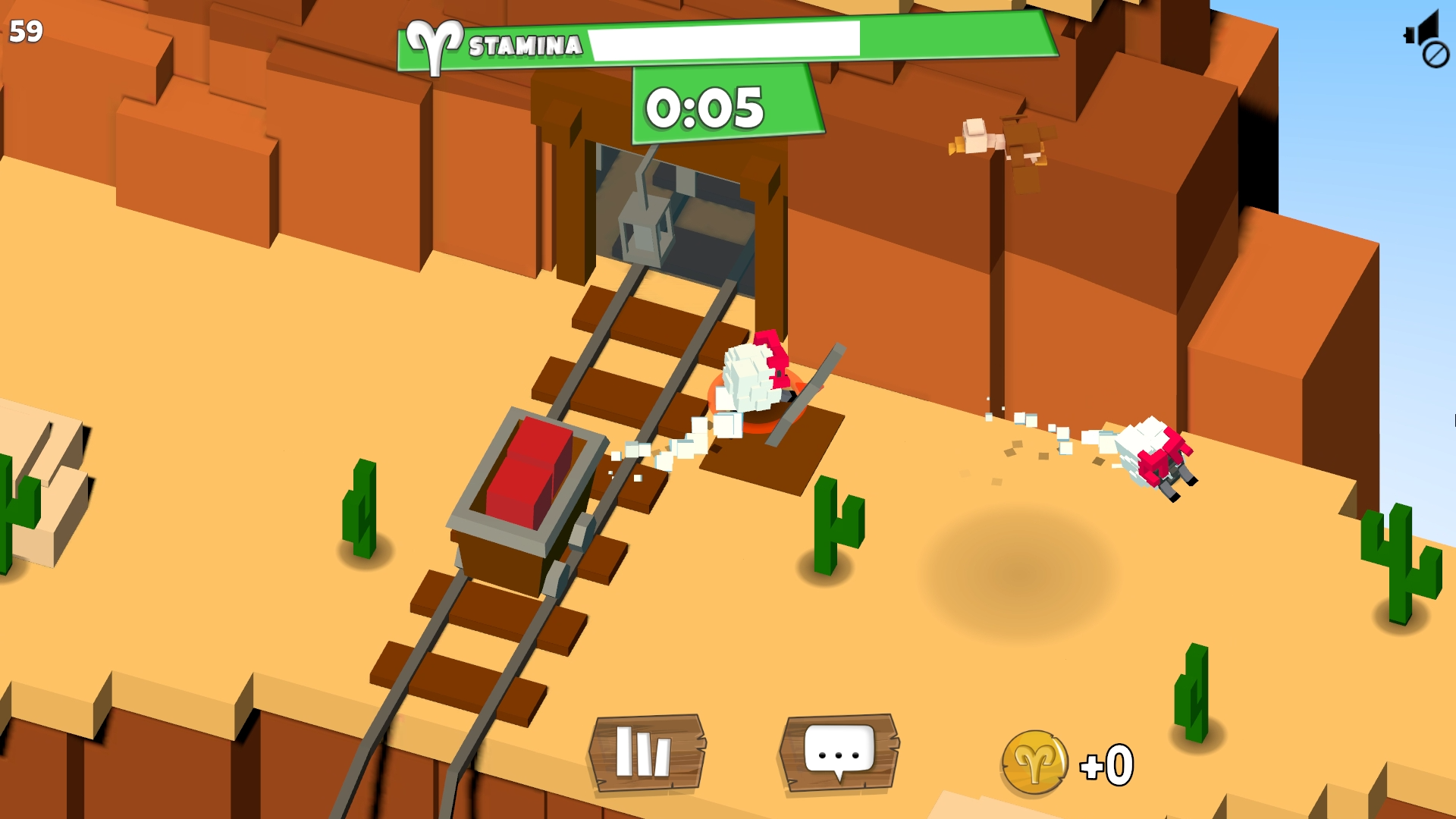Click the score counter showing 59

(26, 31)
